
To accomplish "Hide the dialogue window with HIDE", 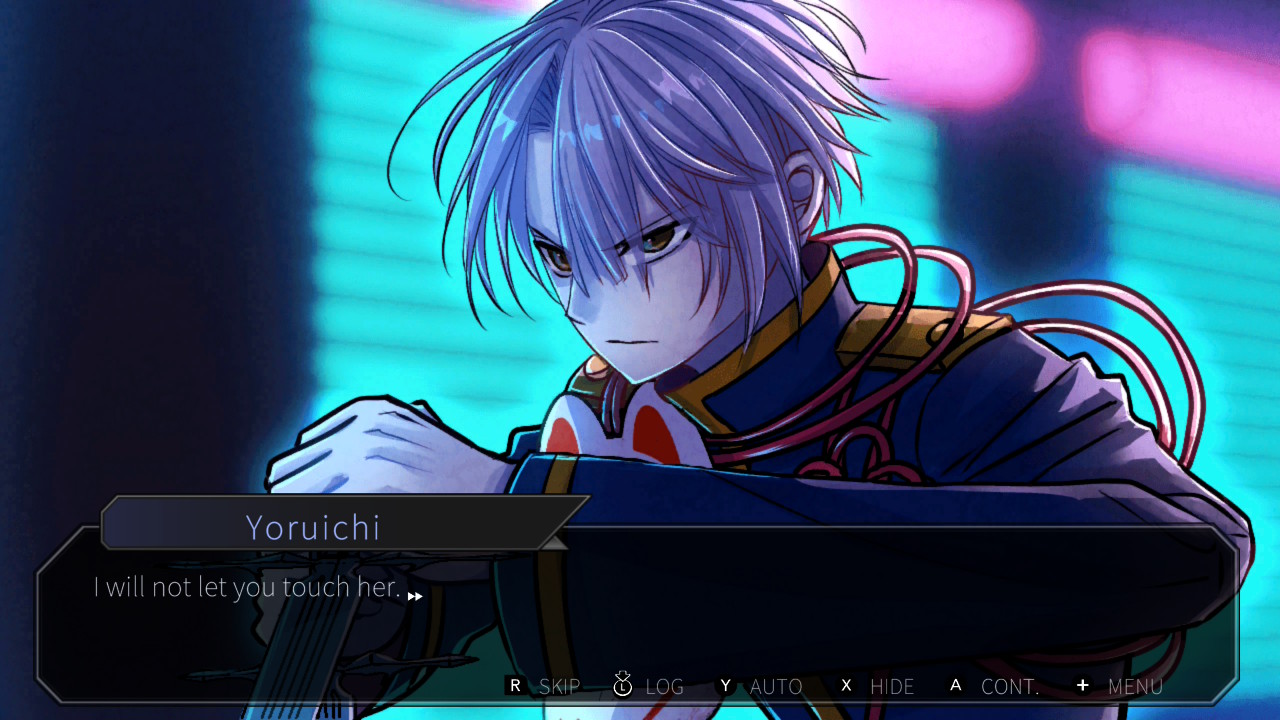I will tap(877, 686).
